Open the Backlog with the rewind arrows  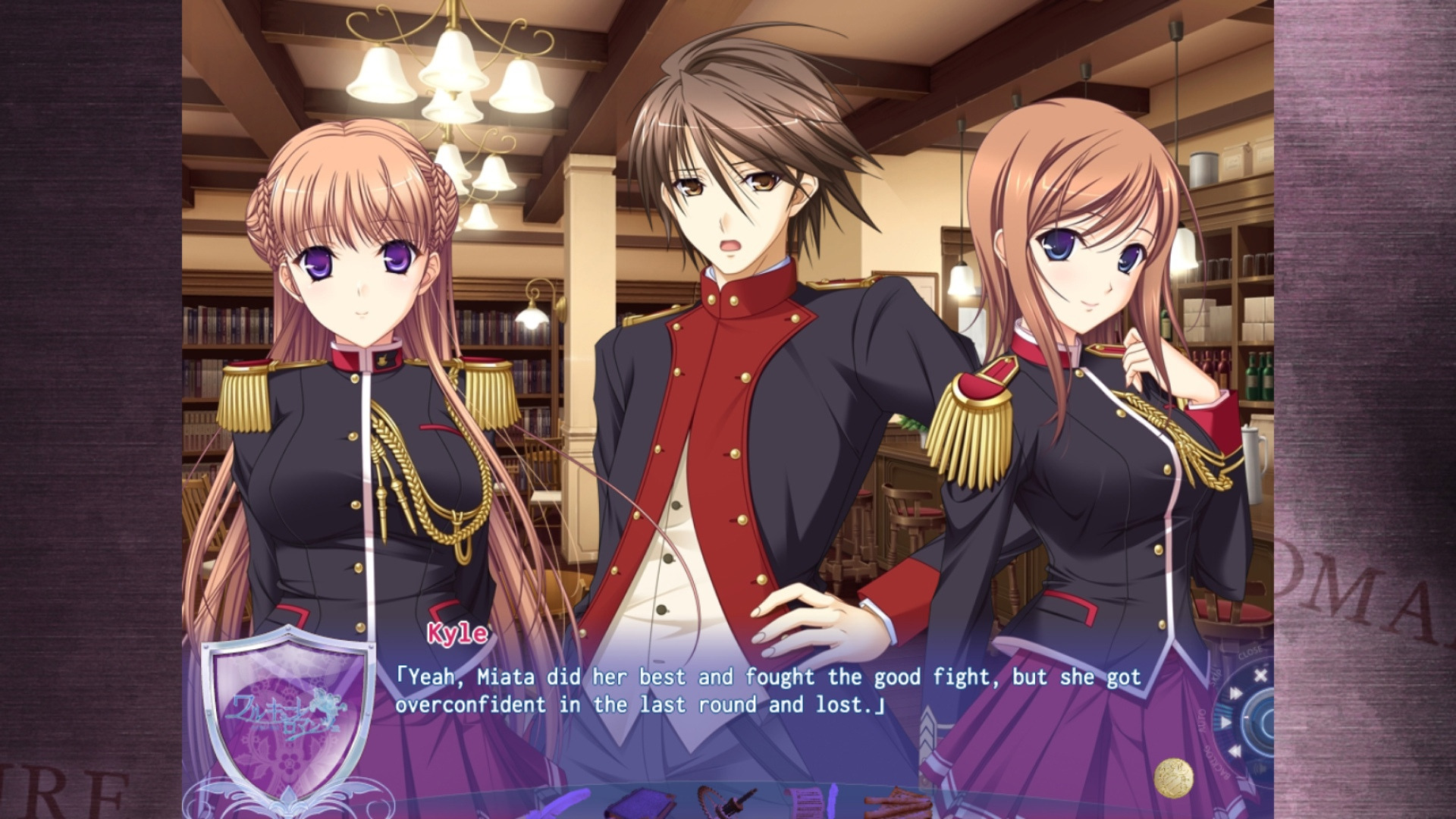click(x=1234, y=752)
